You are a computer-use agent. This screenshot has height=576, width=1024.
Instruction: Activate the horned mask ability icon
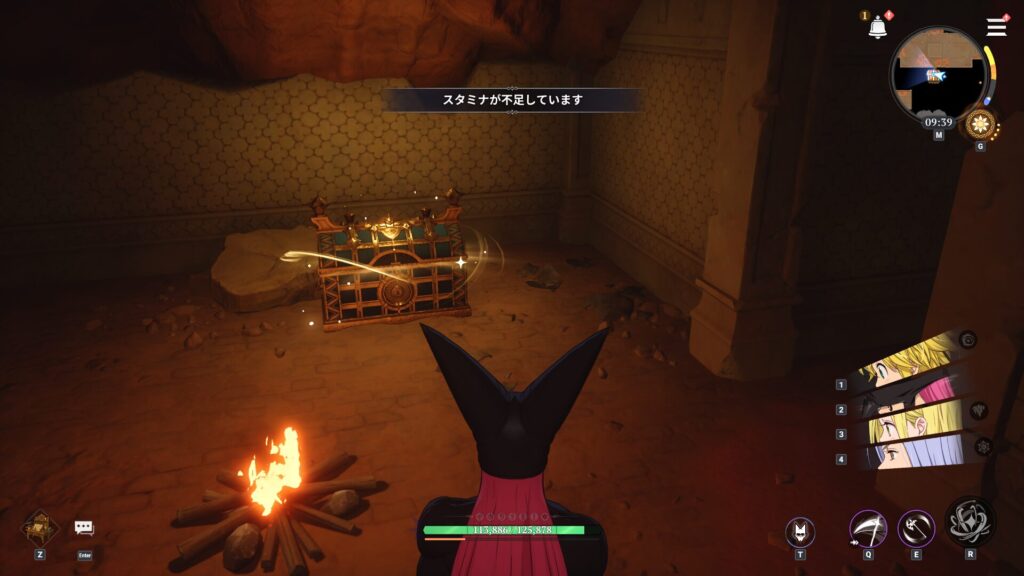[799, 531]
